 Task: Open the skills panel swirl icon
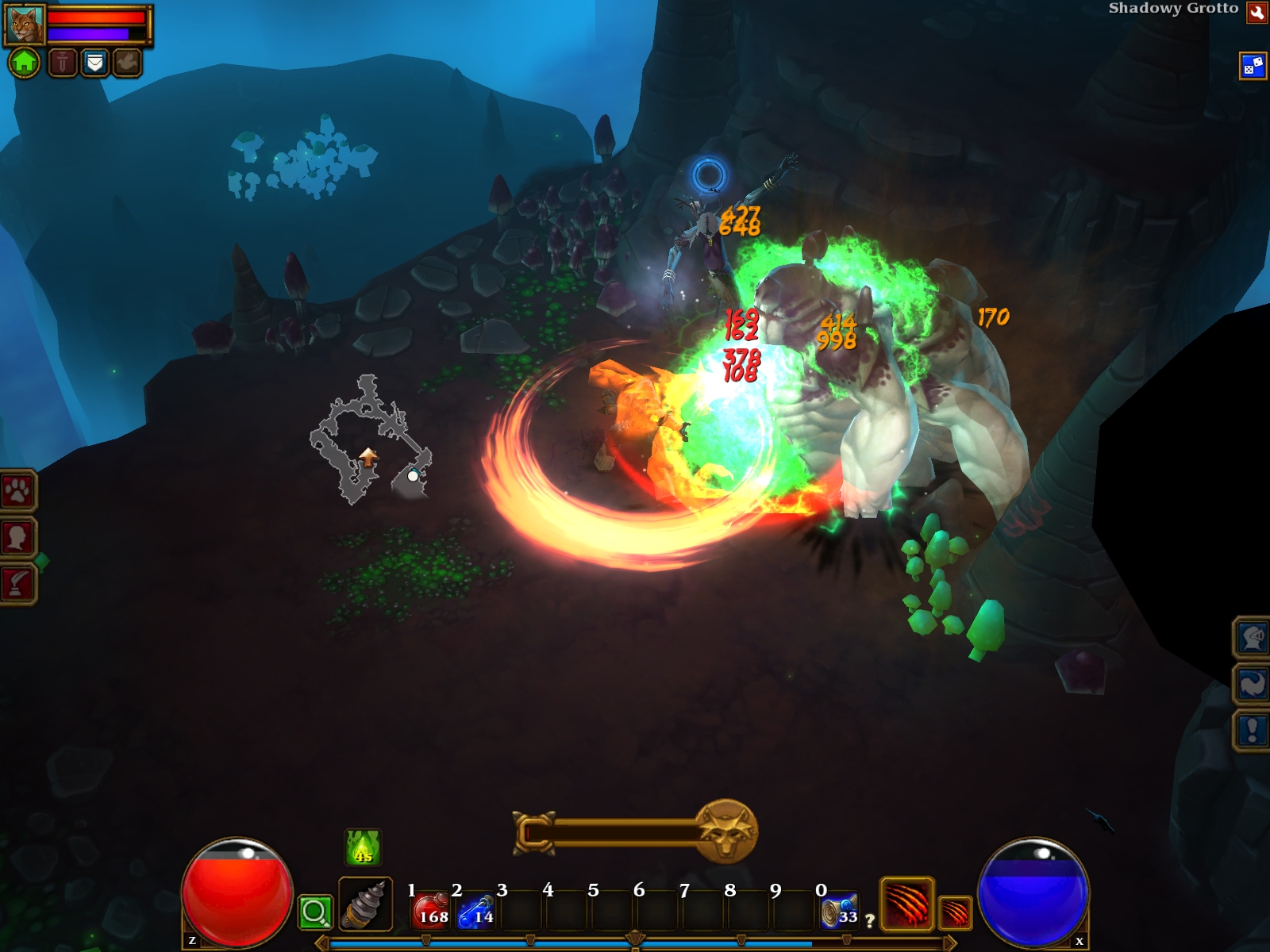click(x=1252, y=683)
